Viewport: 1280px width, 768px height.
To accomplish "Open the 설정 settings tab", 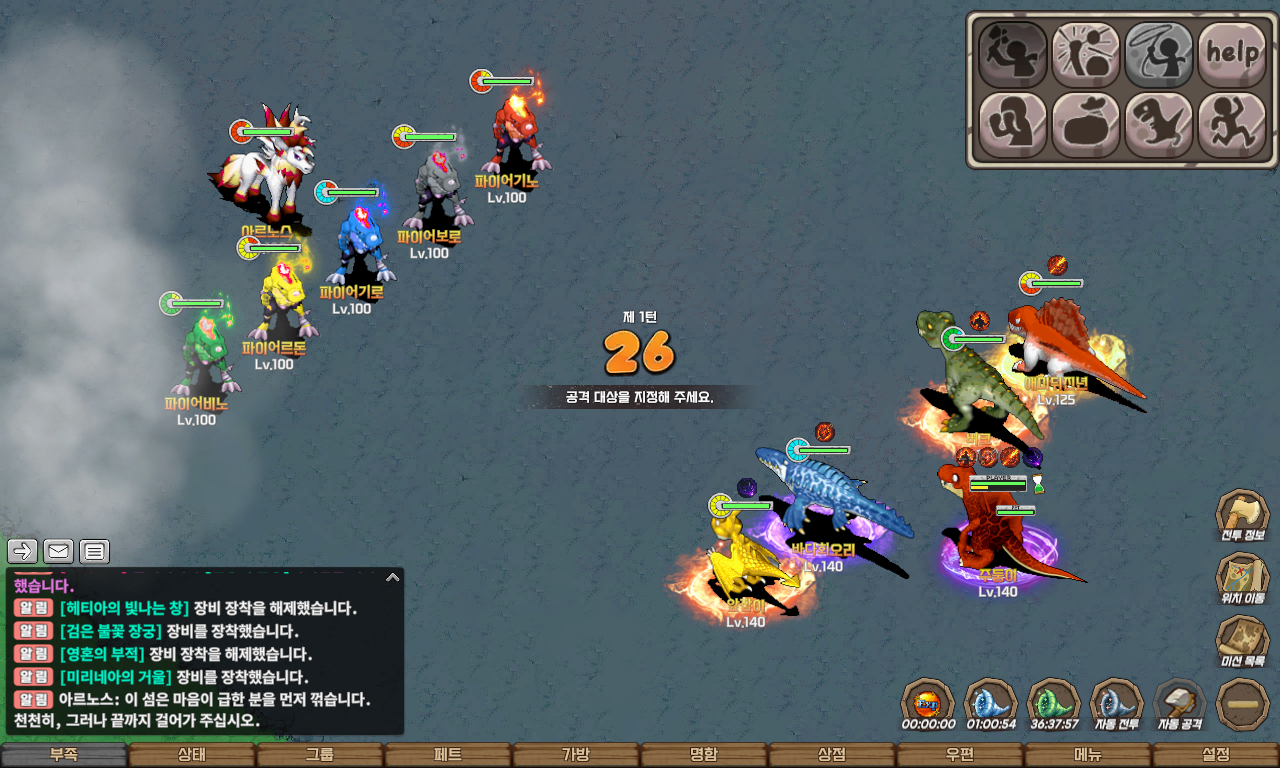I will tap(1216, 755).
